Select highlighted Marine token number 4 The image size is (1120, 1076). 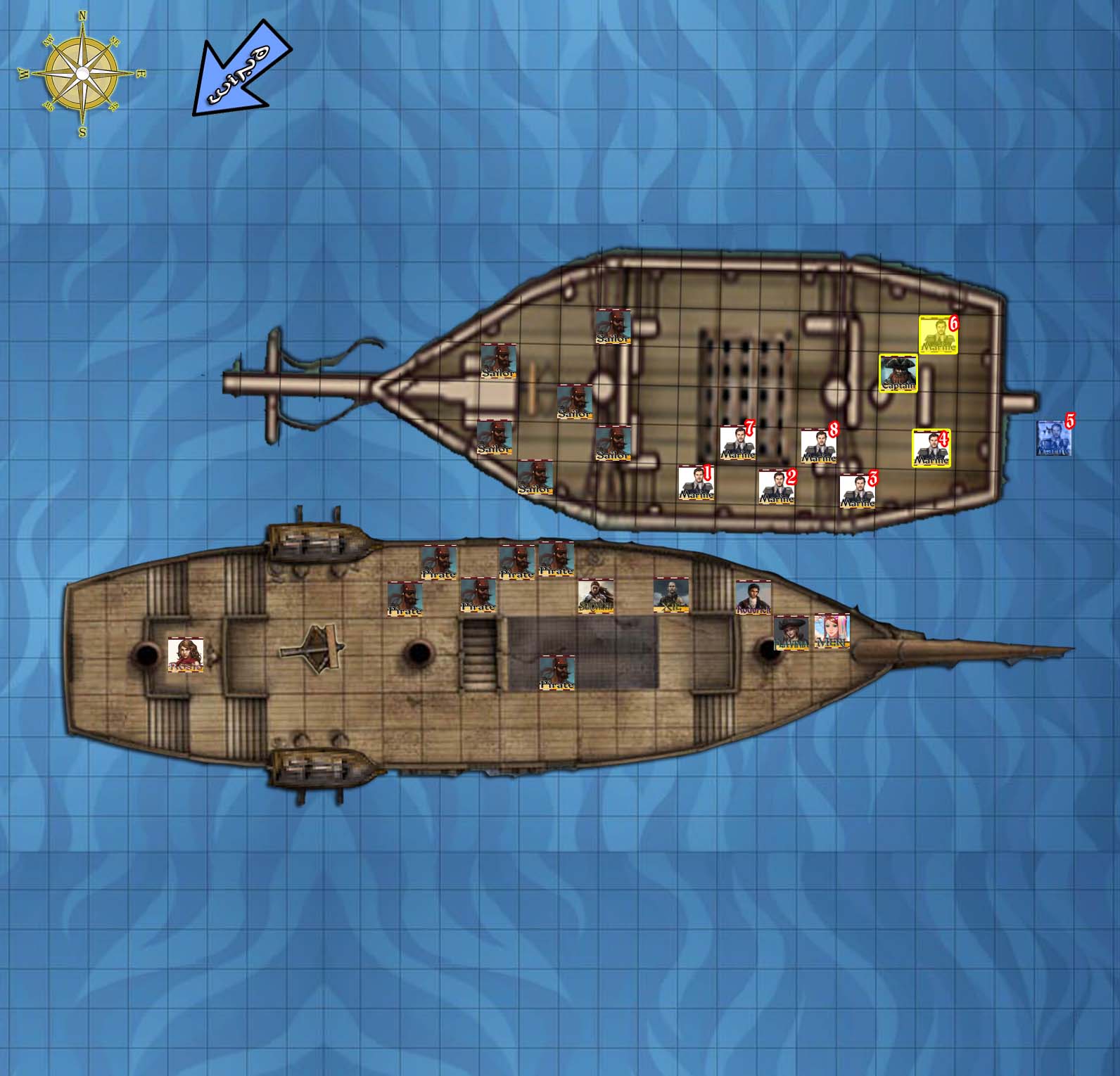(x=931, y=448)
